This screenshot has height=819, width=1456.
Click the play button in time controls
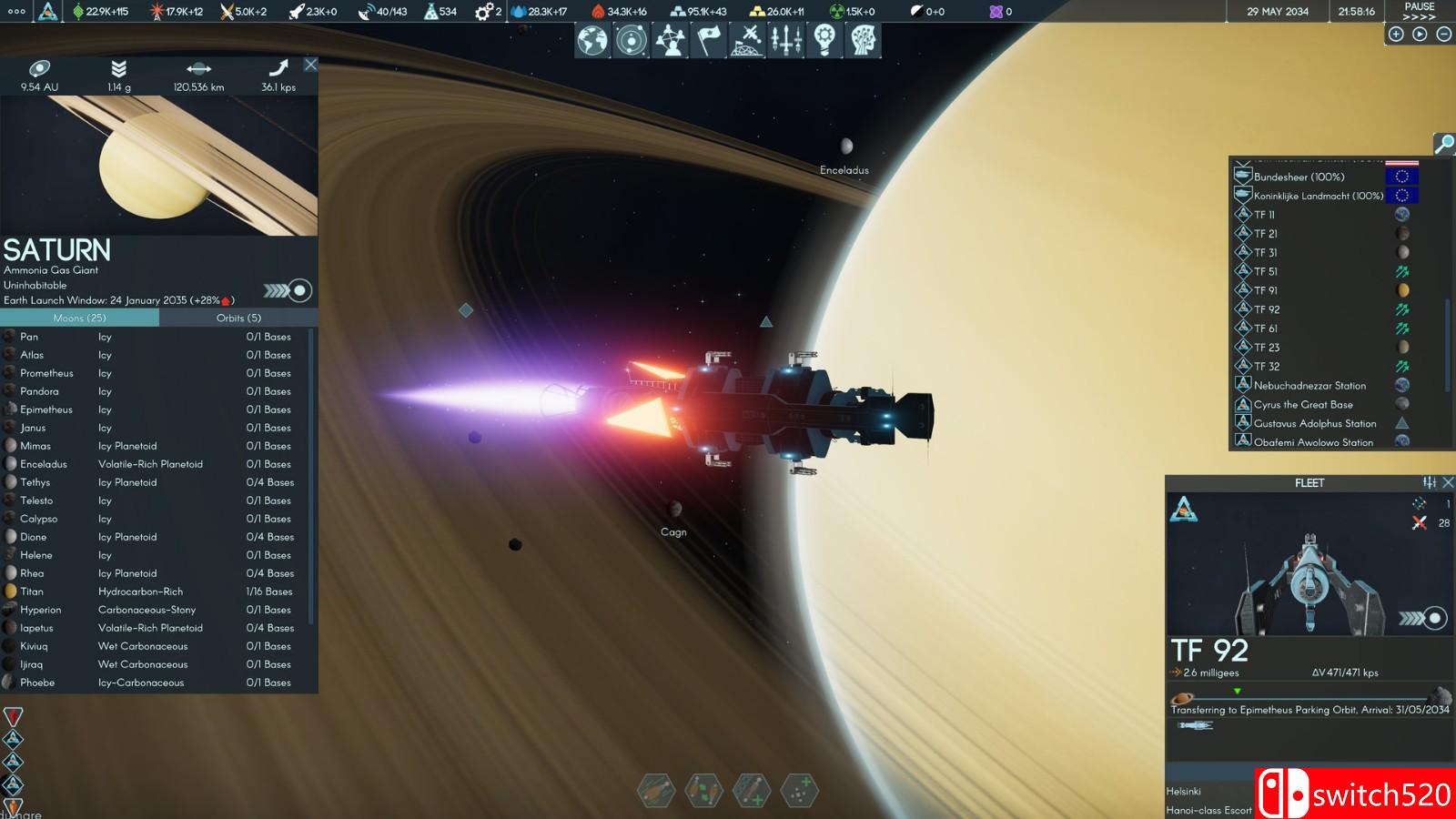pos(1420,35)
